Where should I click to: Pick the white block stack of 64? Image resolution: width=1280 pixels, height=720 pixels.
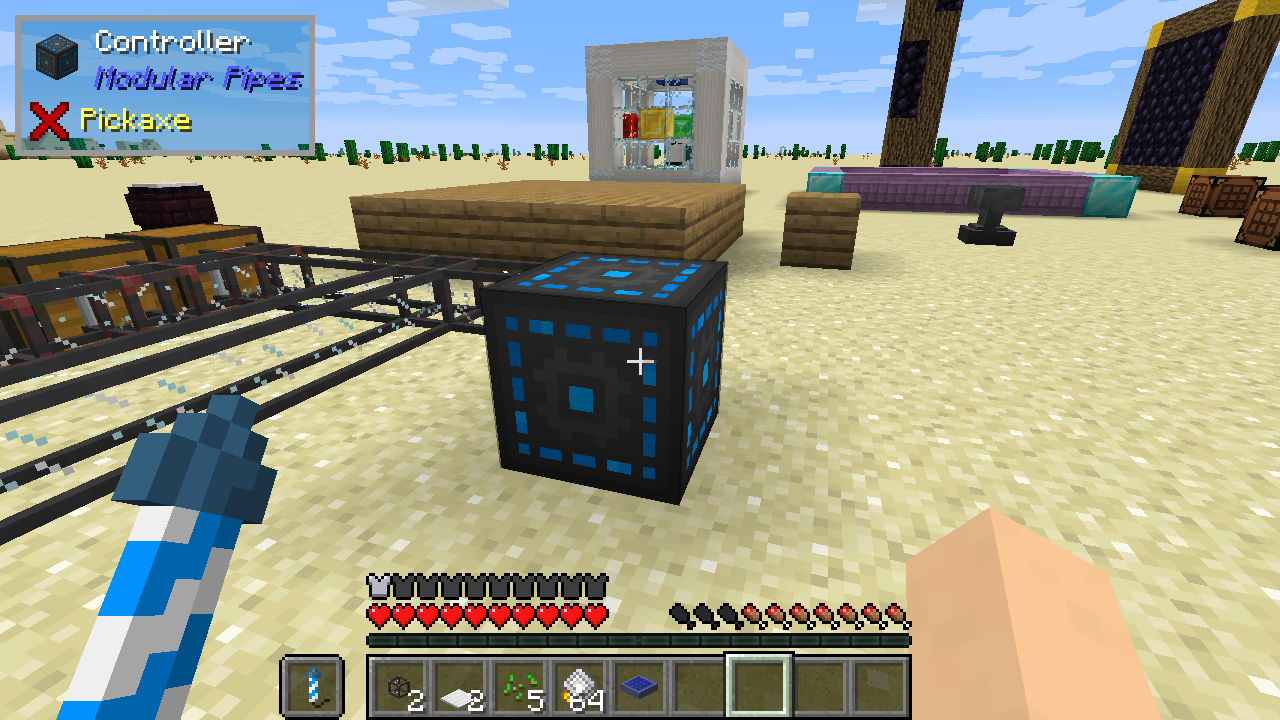coord(580,686)
